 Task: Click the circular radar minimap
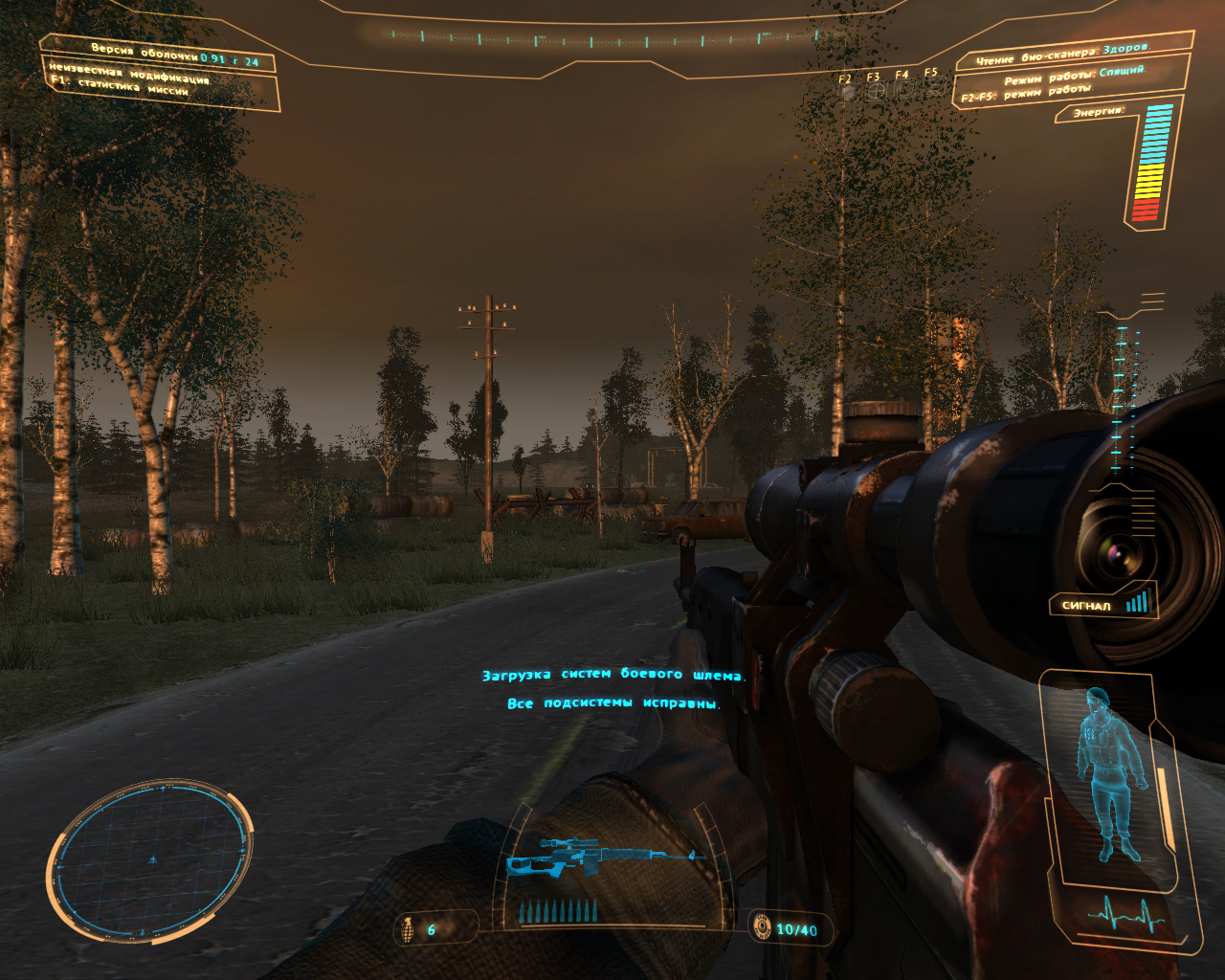point(150,858)
